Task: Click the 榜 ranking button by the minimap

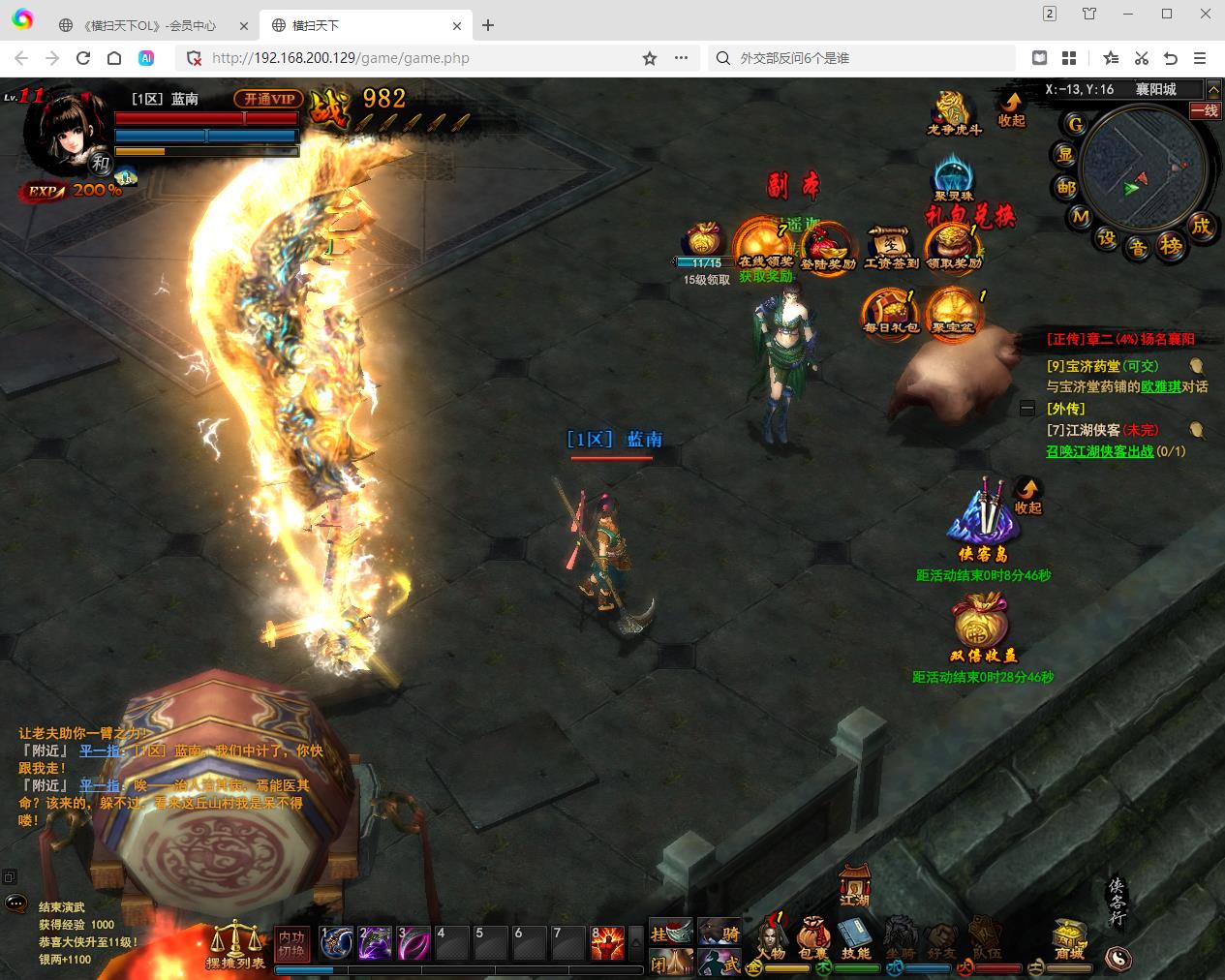Action: (1172, 247)
